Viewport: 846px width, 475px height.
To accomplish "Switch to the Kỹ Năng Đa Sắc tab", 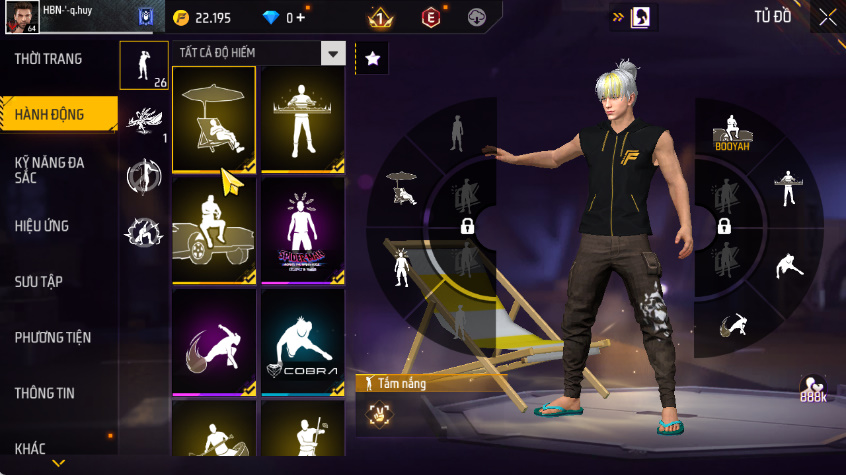I will [x=50, y=169].
